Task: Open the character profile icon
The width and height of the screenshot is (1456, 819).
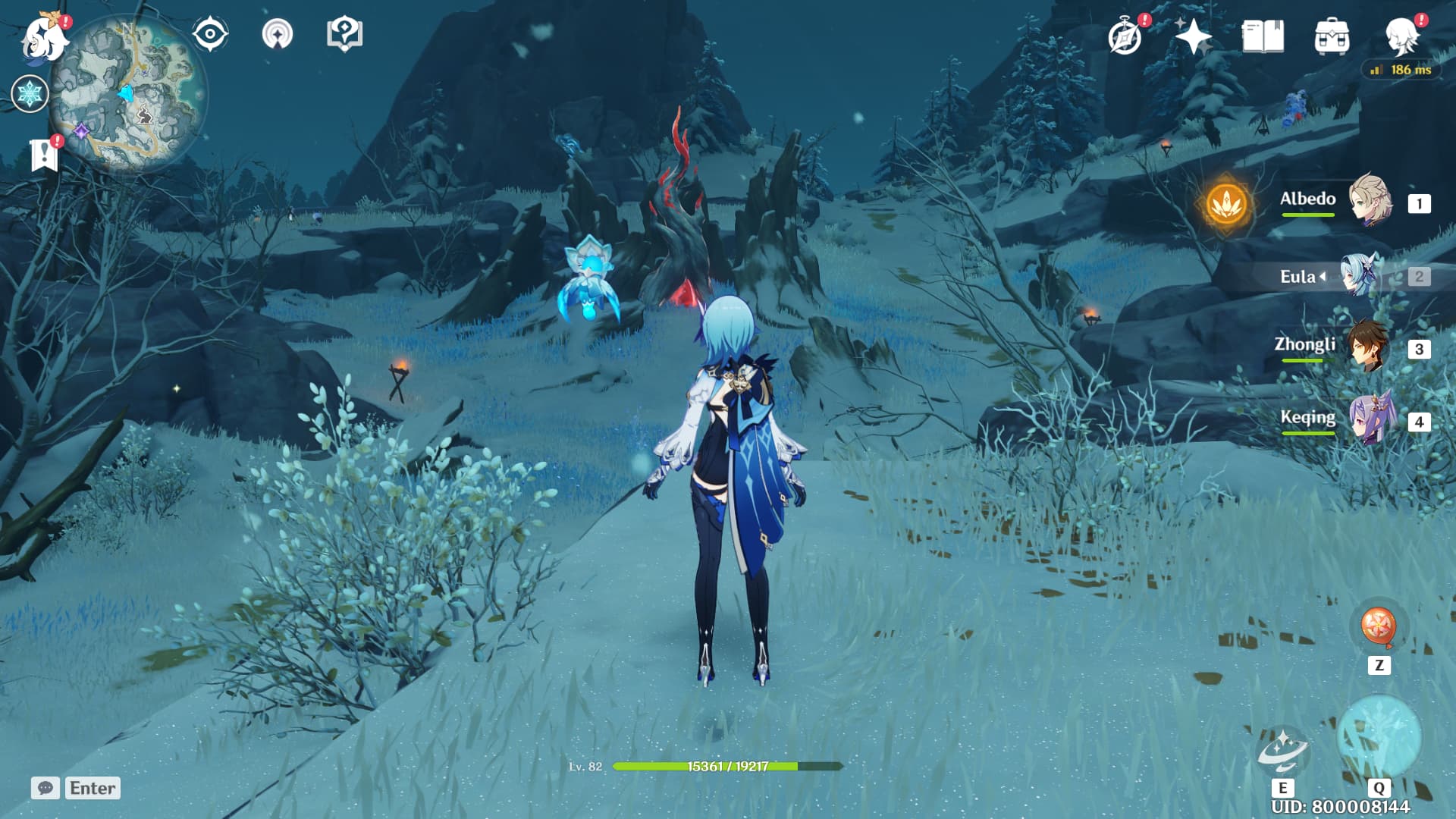Action: point(1401,36)
